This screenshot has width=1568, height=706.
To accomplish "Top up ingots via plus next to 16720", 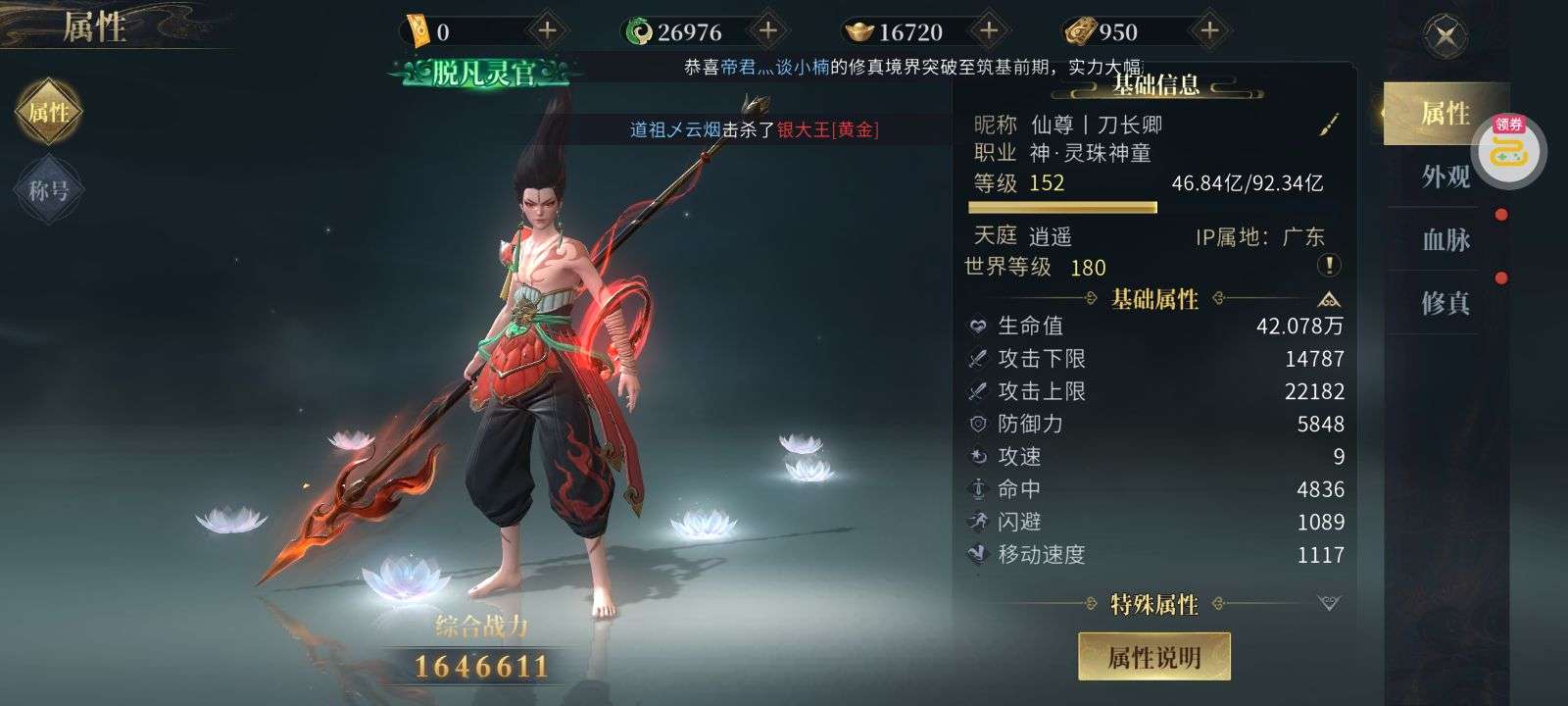I will coord(989,31).
